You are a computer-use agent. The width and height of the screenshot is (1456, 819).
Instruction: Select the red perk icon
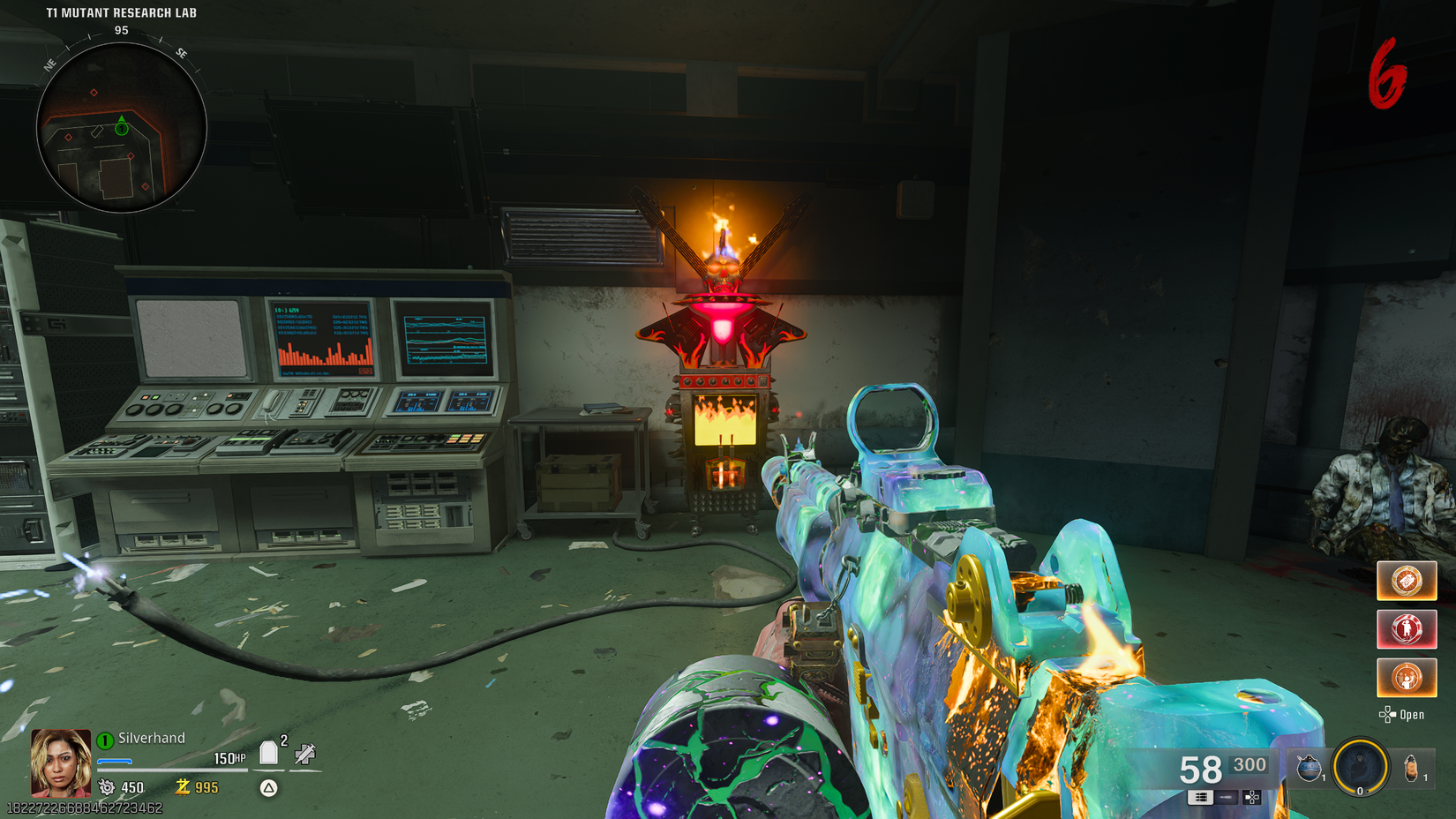coord(1407,628)
